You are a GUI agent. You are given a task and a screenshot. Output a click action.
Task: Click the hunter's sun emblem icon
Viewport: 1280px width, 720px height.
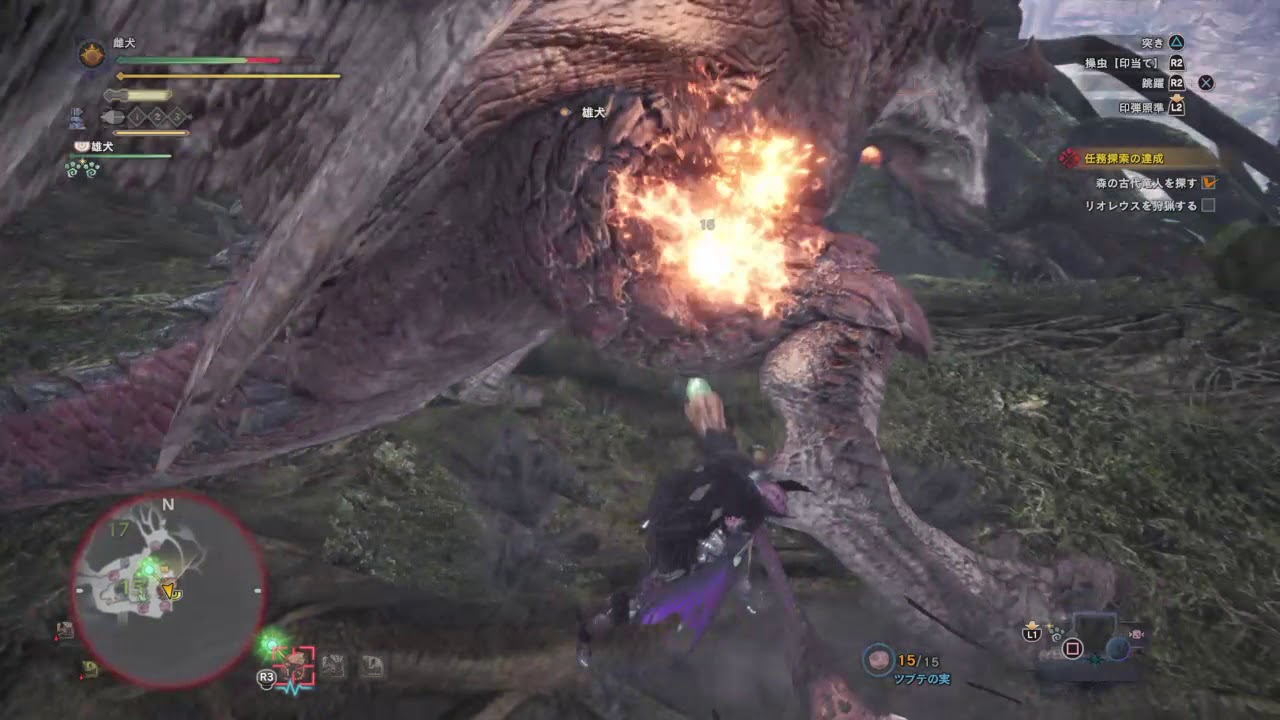pos(92,55)
